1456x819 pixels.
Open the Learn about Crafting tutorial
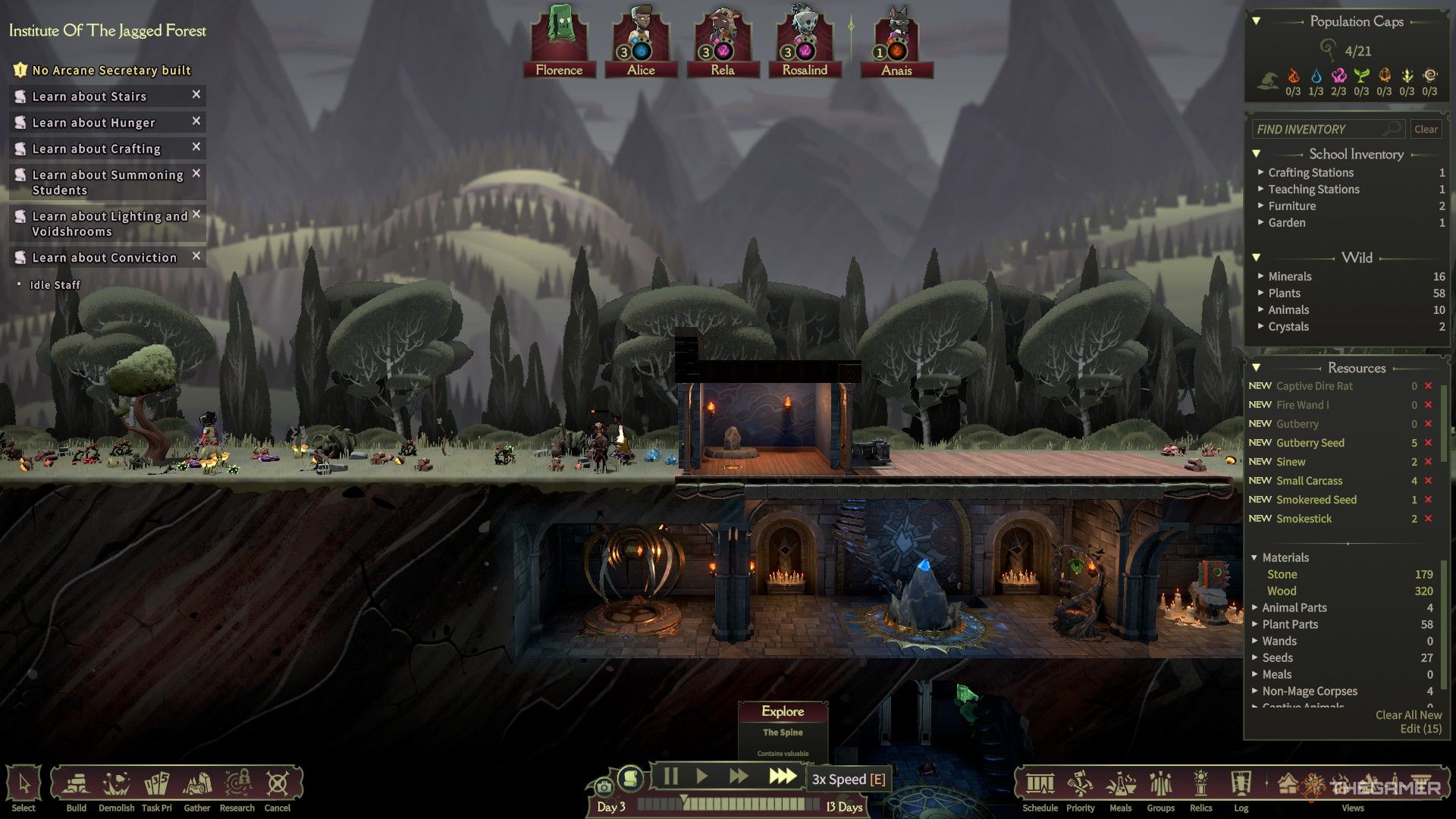[96, 149]
